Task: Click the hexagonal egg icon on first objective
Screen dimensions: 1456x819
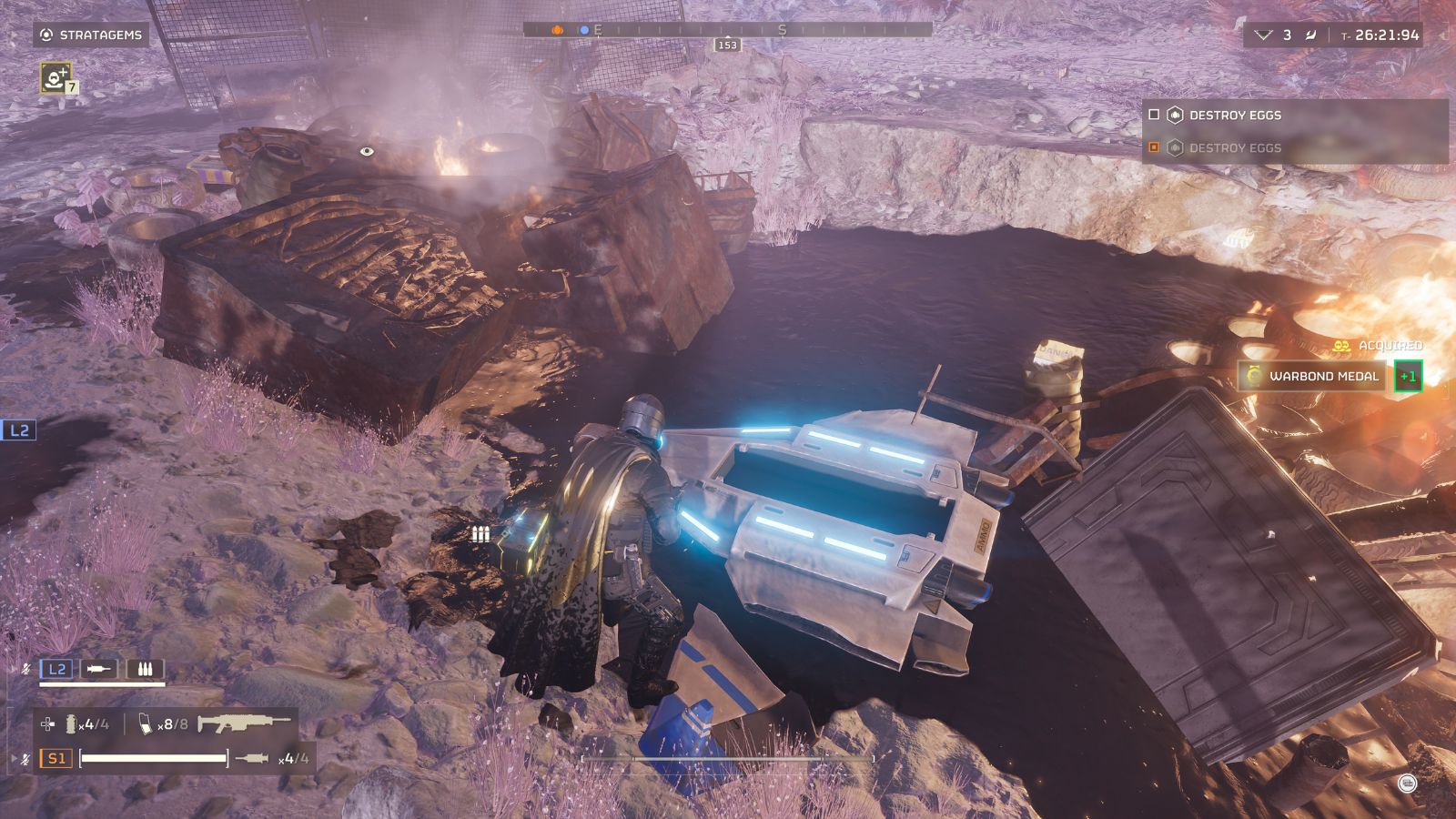Action: pos(1176,115)
